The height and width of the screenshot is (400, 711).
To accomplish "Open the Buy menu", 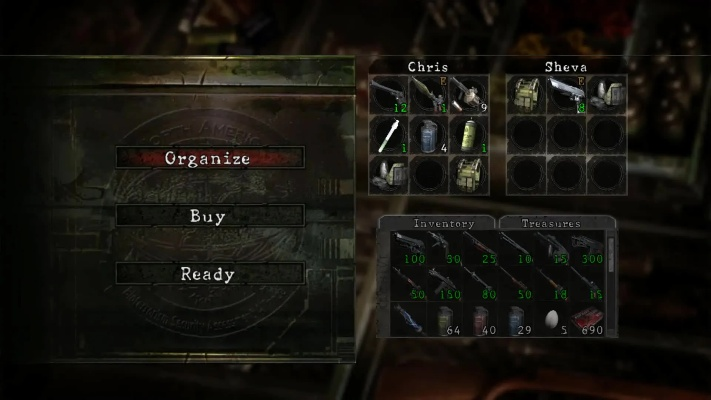I will [208, 216].
